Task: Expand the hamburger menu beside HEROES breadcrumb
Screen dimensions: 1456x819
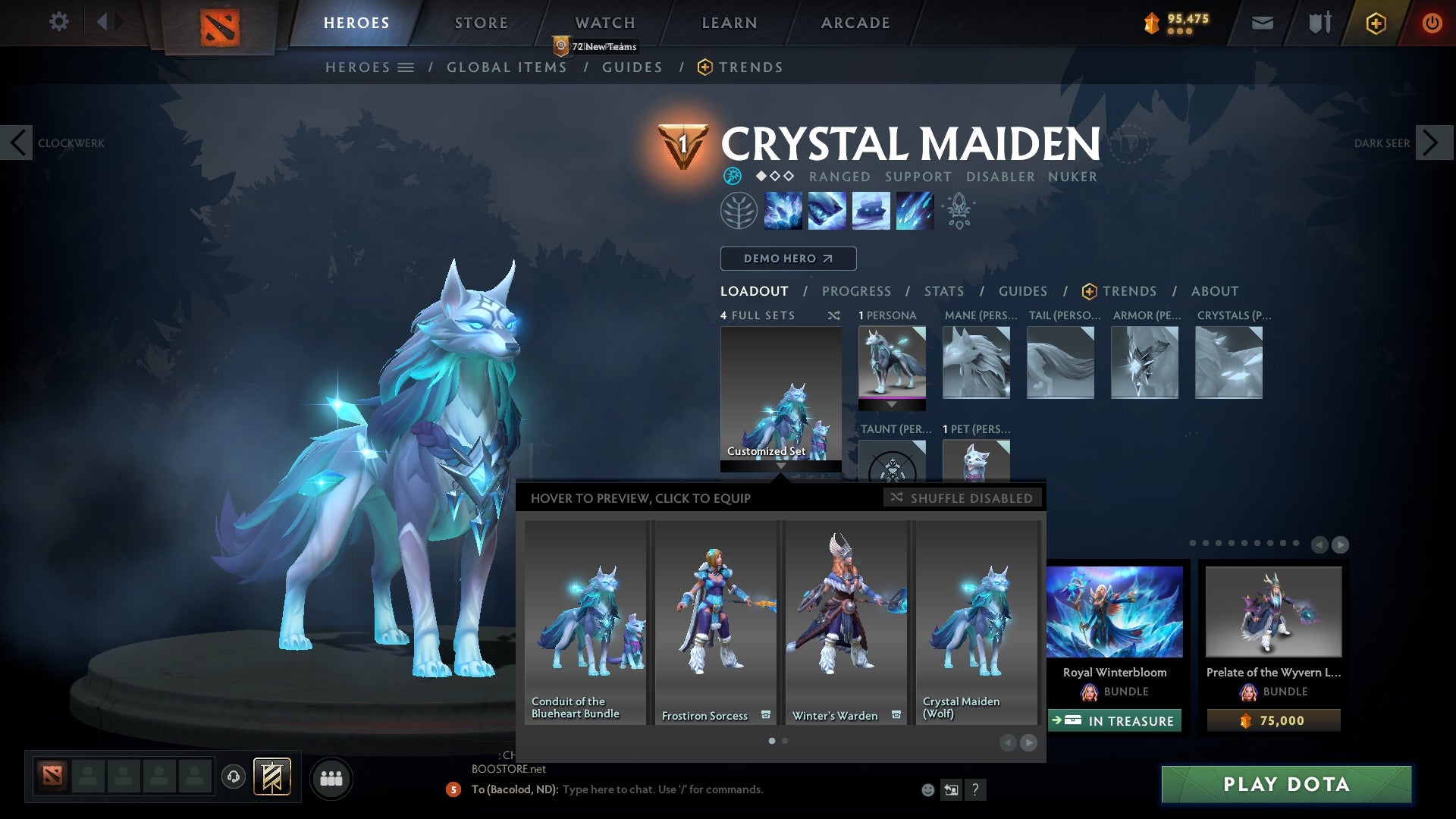Action: pyautogui.click(x=407, y=67)
